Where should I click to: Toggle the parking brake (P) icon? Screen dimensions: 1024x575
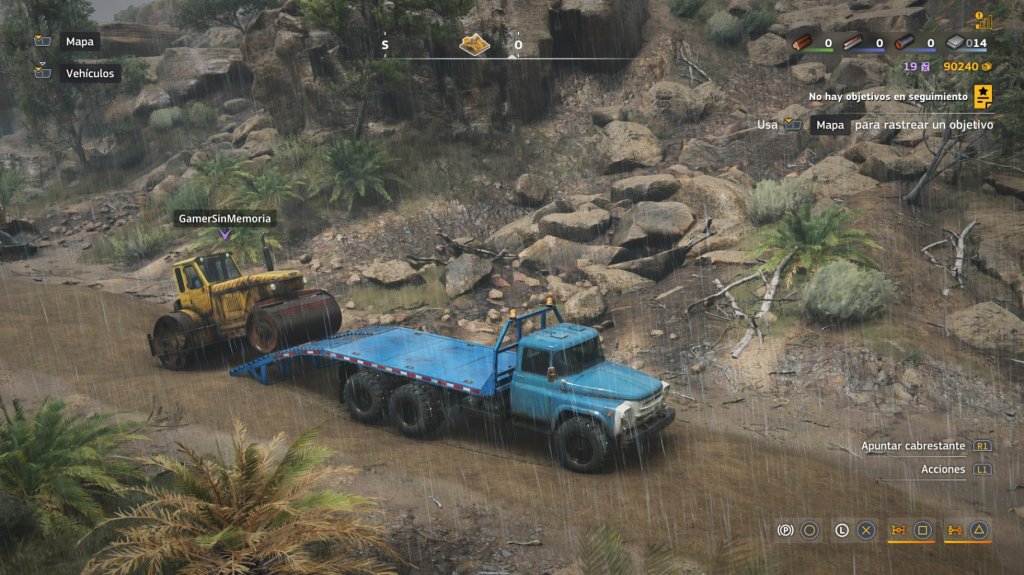pos(785,531)
